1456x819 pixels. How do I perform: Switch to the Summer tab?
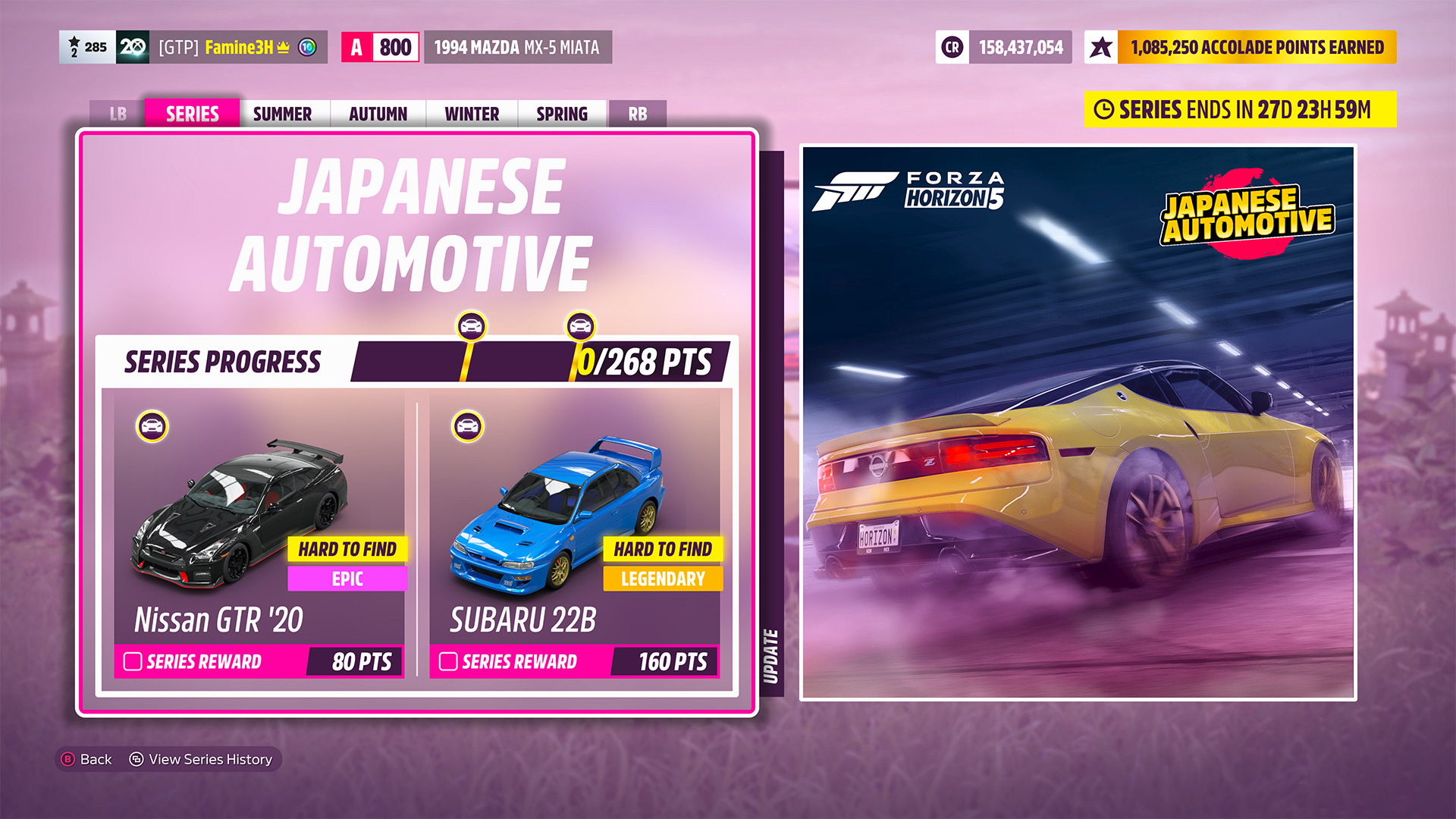(282, 114)
